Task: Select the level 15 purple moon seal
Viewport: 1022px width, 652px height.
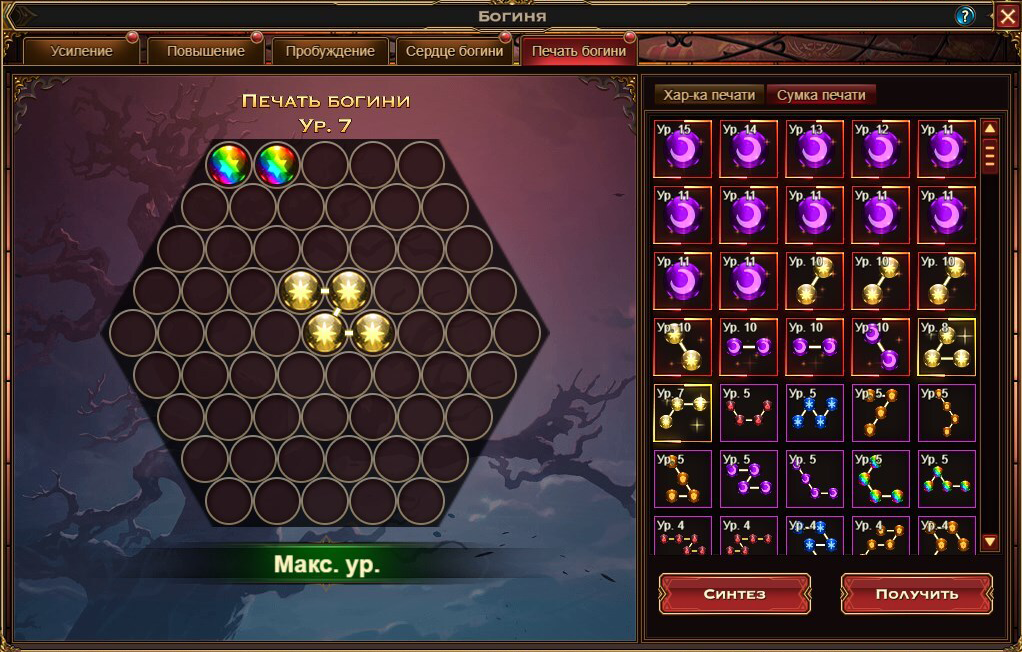Action: (683, 150)
